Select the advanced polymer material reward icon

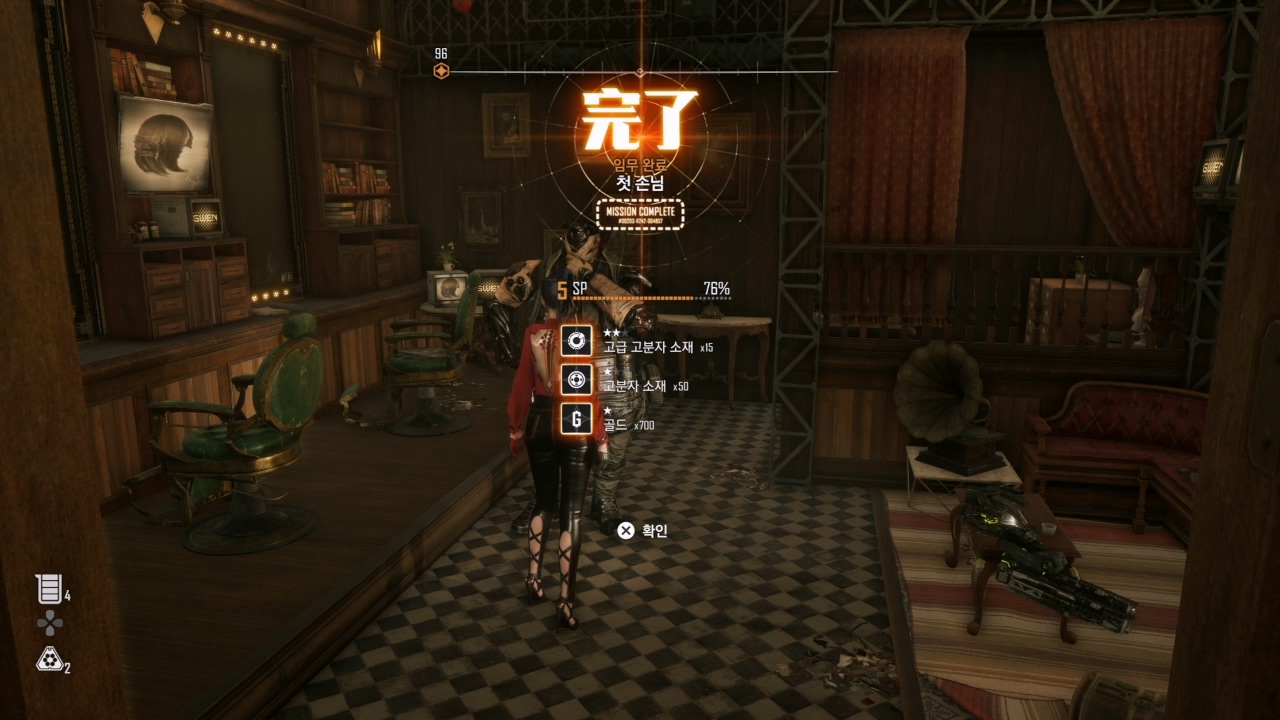pos(575,340)
